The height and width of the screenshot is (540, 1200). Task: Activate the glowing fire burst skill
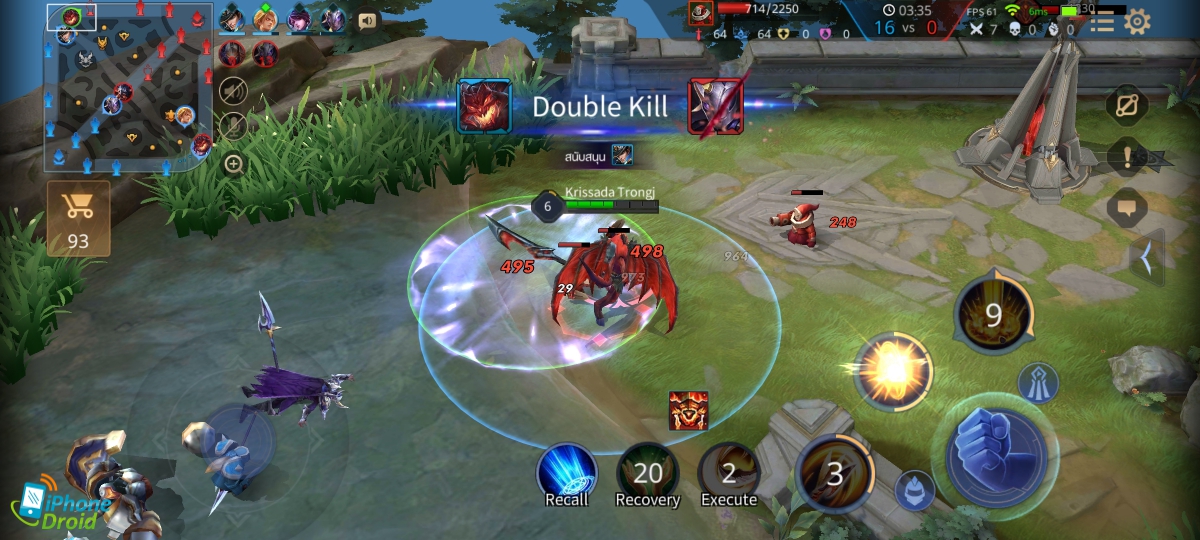click(x=892, y=372)
